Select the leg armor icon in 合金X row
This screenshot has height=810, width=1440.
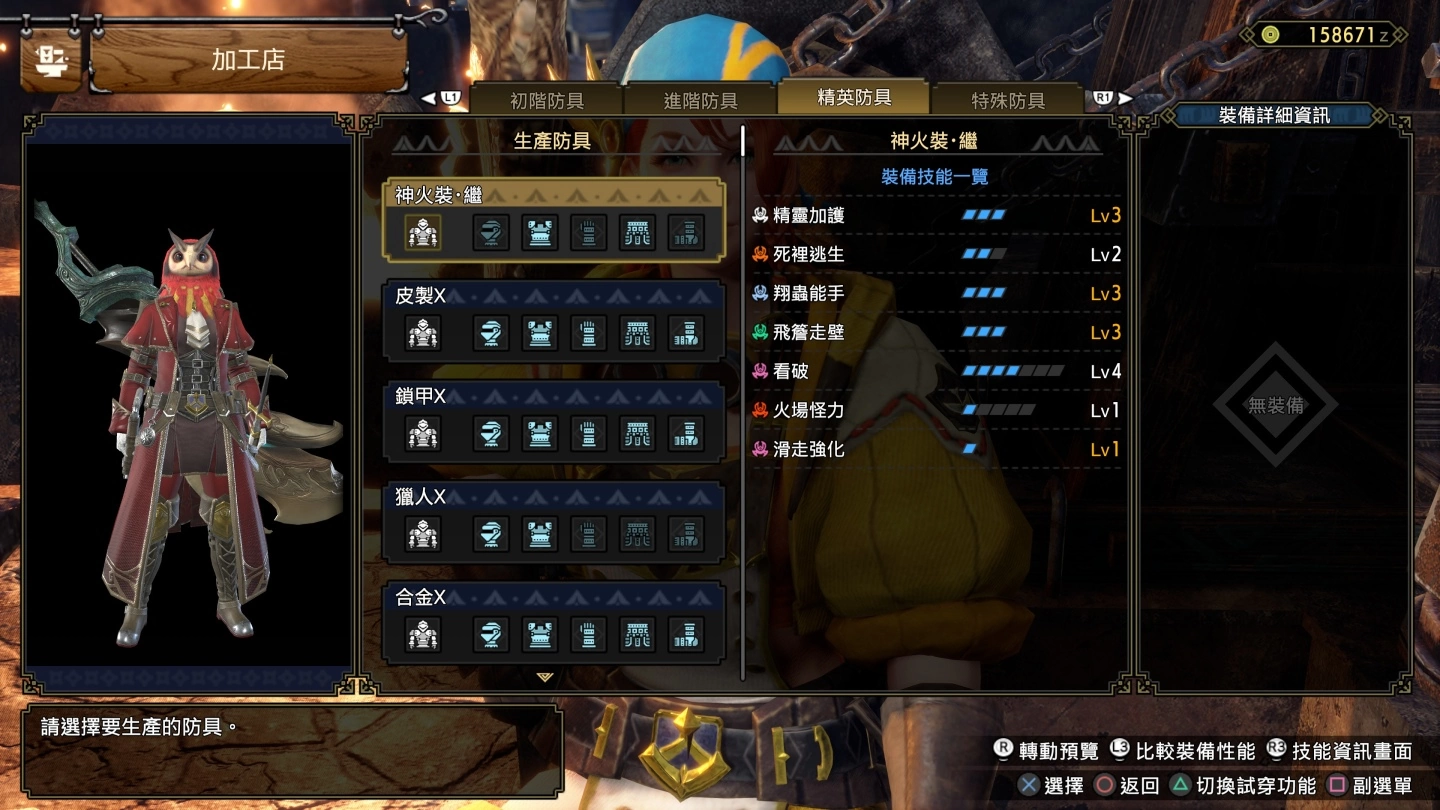[x=684, y=634]
